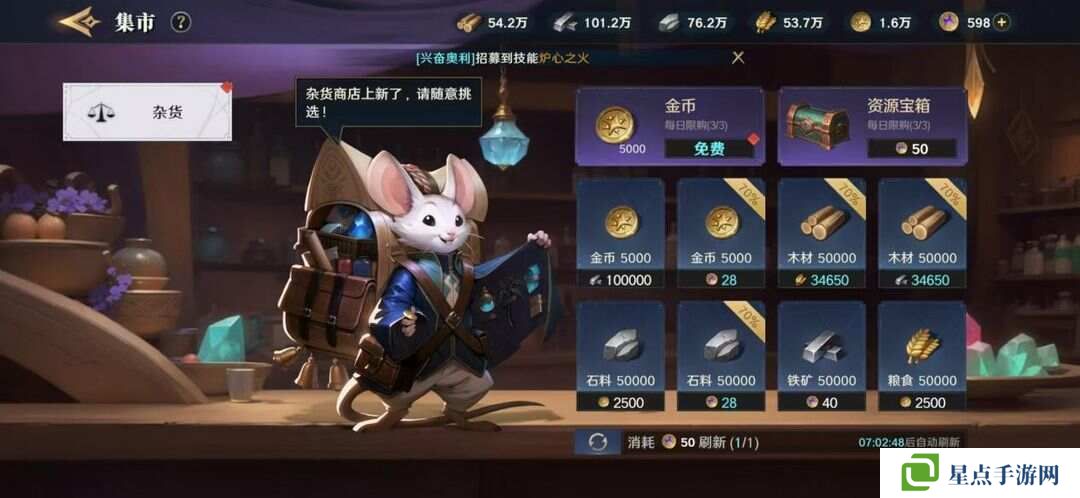Click the circular refresh shop button
The height and width of the screenshot is (498, 1080).
click(x=598, y=442)
